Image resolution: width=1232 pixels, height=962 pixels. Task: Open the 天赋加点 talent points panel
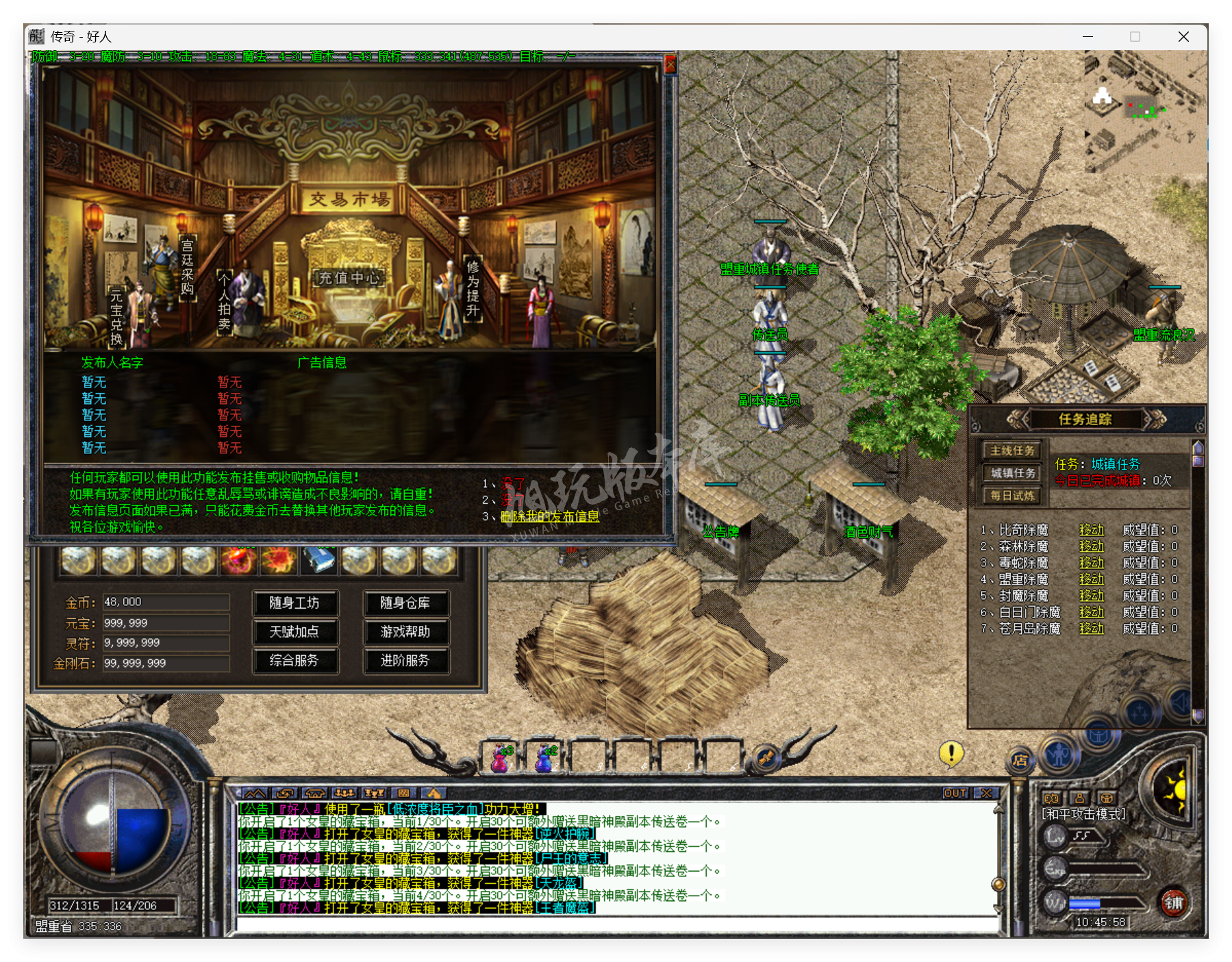coord(294,632)
